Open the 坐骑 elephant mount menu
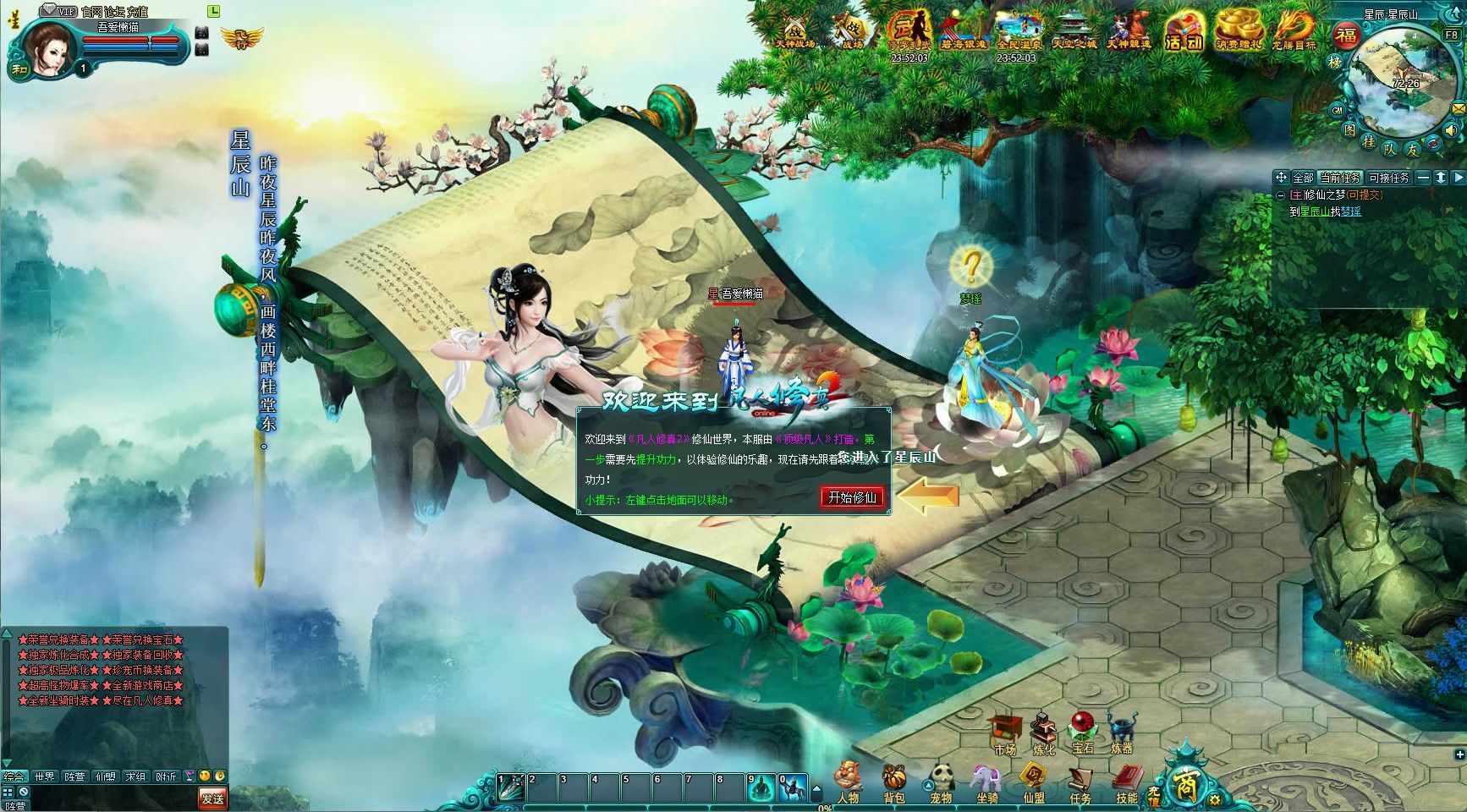This screenshot has width=1467, height=812. tap(986, 779)
